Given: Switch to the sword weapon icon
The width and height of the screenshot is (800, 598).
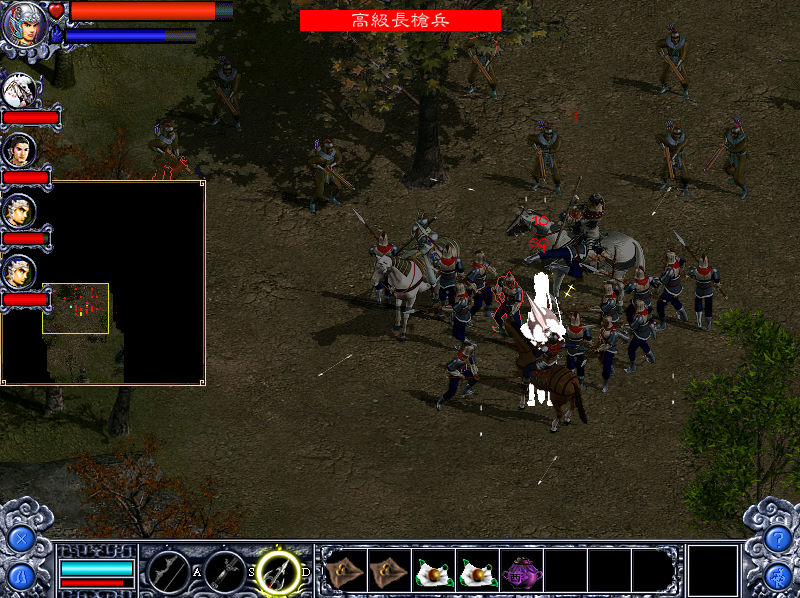Looking at the screenshot, I should 224,572.
